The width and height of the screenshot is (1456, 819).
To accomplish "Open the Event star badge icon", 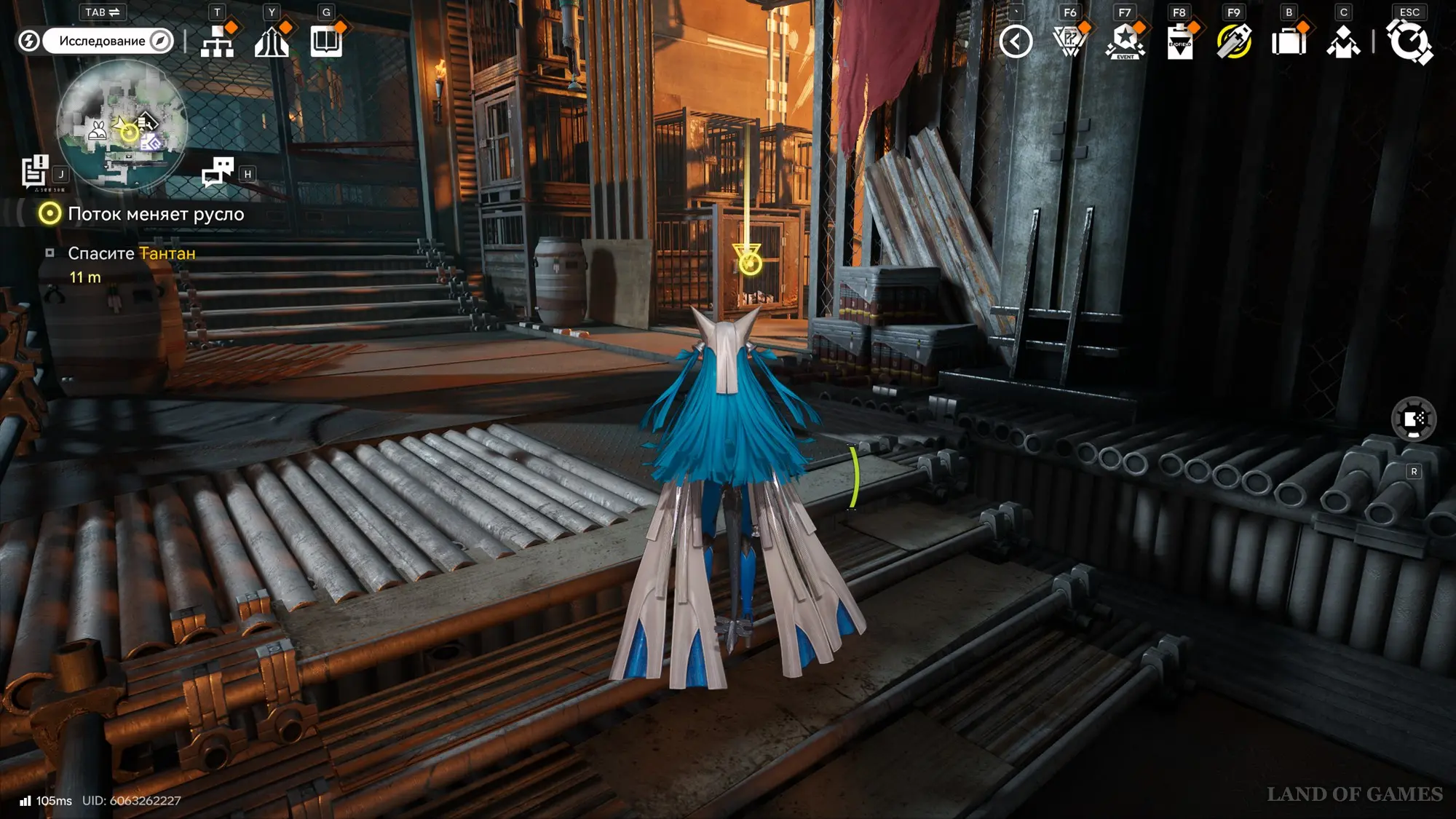I will [x=1125, y=41].
